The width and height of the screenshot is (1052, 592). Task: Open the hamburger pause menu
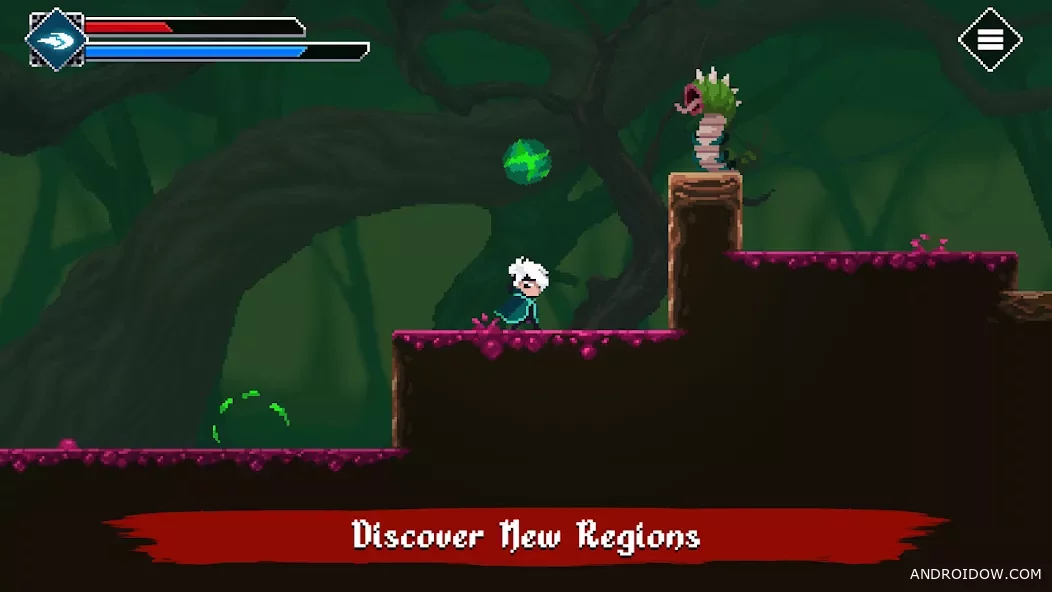point(990,40)
